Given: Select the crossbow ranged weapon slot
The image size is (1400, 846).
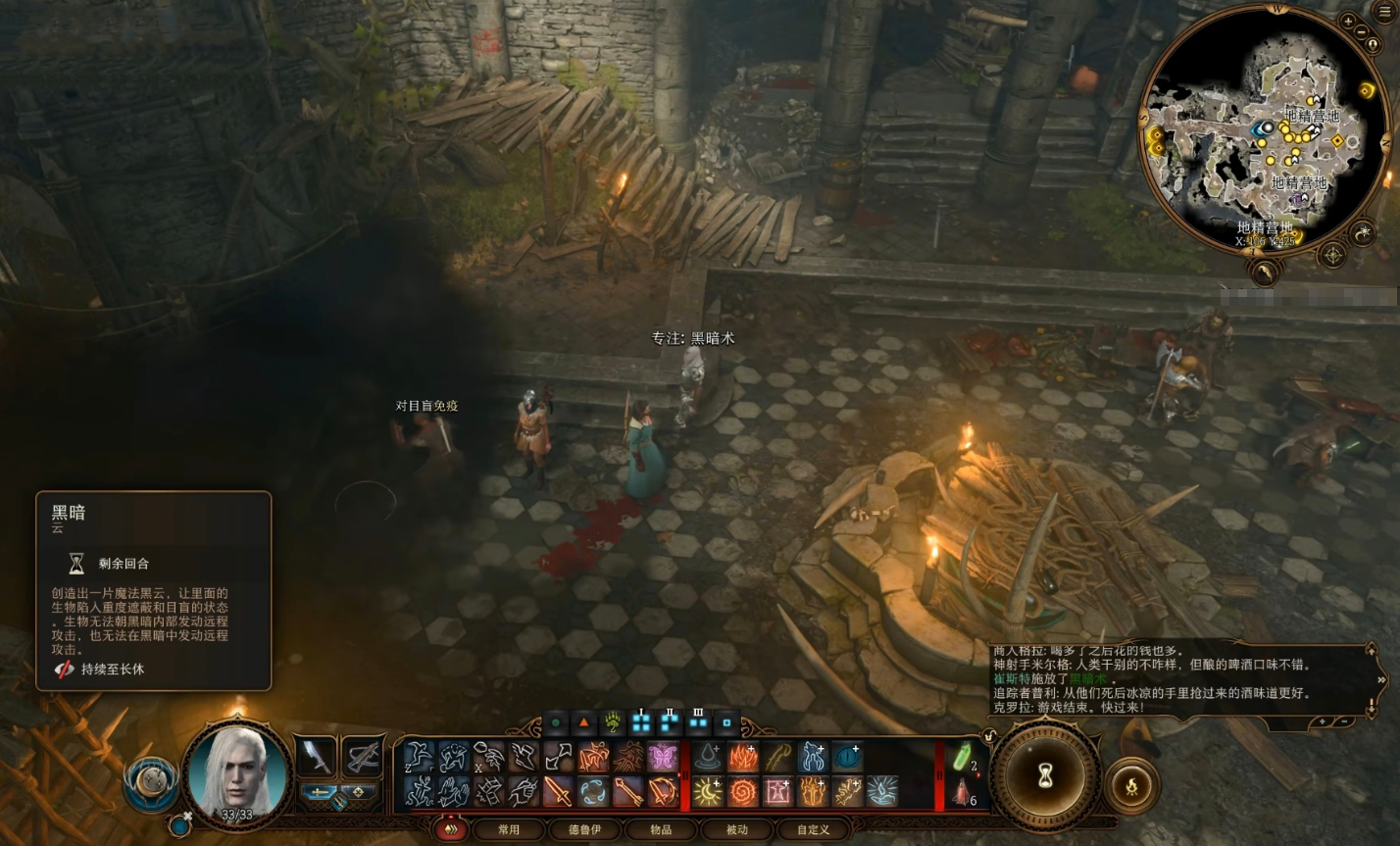Looking at the screenshot, I should pyautogui.click(x=363, y=756).
